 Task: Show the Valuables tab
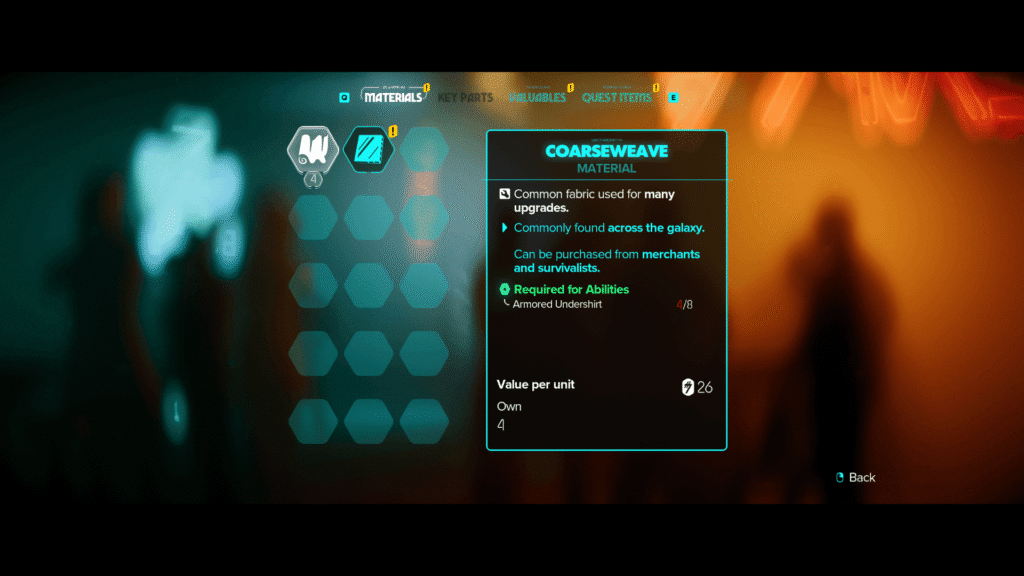537,97
